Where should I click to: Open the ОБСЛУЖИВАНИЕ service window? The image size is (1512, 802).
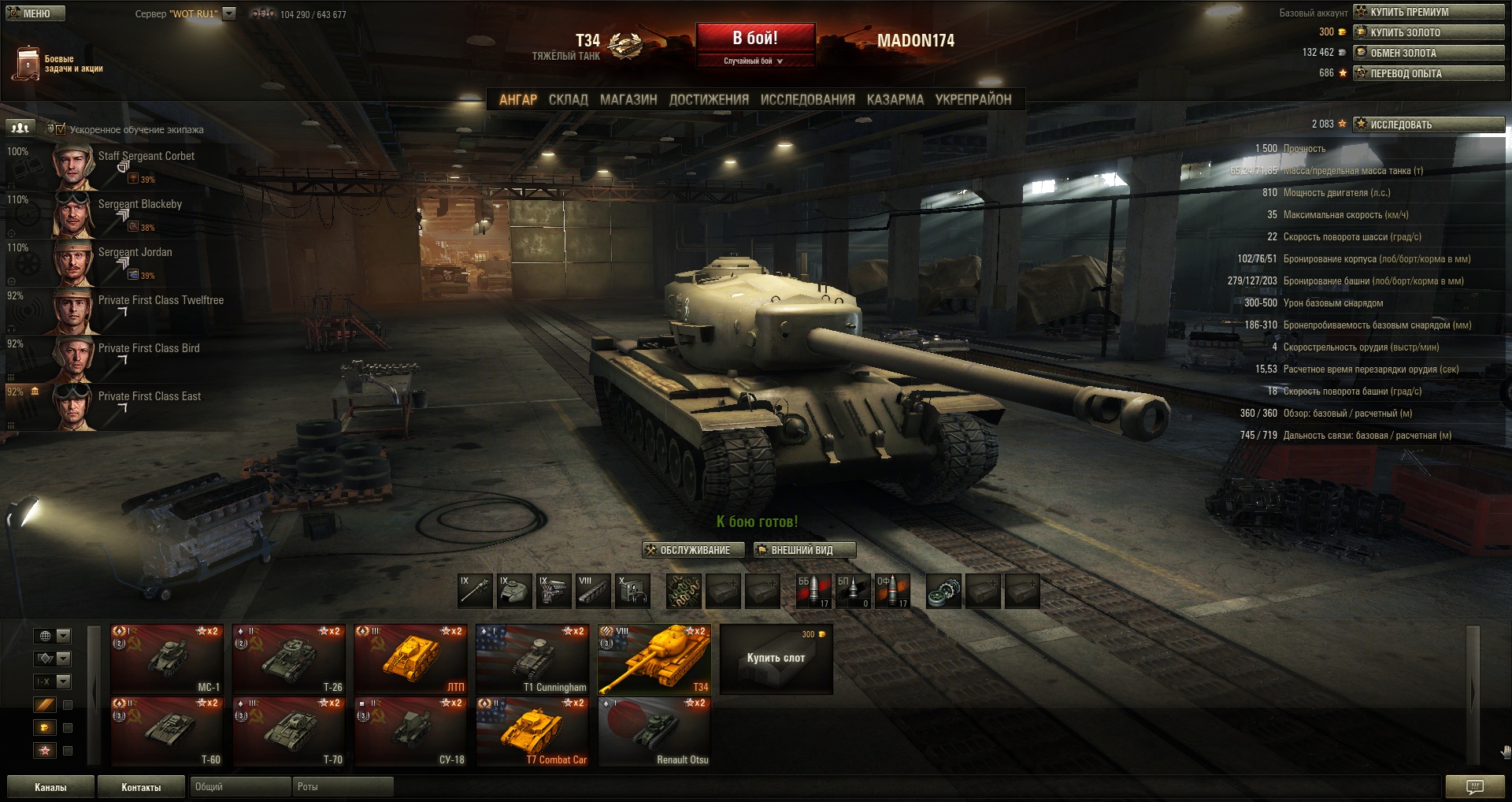click(x=694, y=550)
